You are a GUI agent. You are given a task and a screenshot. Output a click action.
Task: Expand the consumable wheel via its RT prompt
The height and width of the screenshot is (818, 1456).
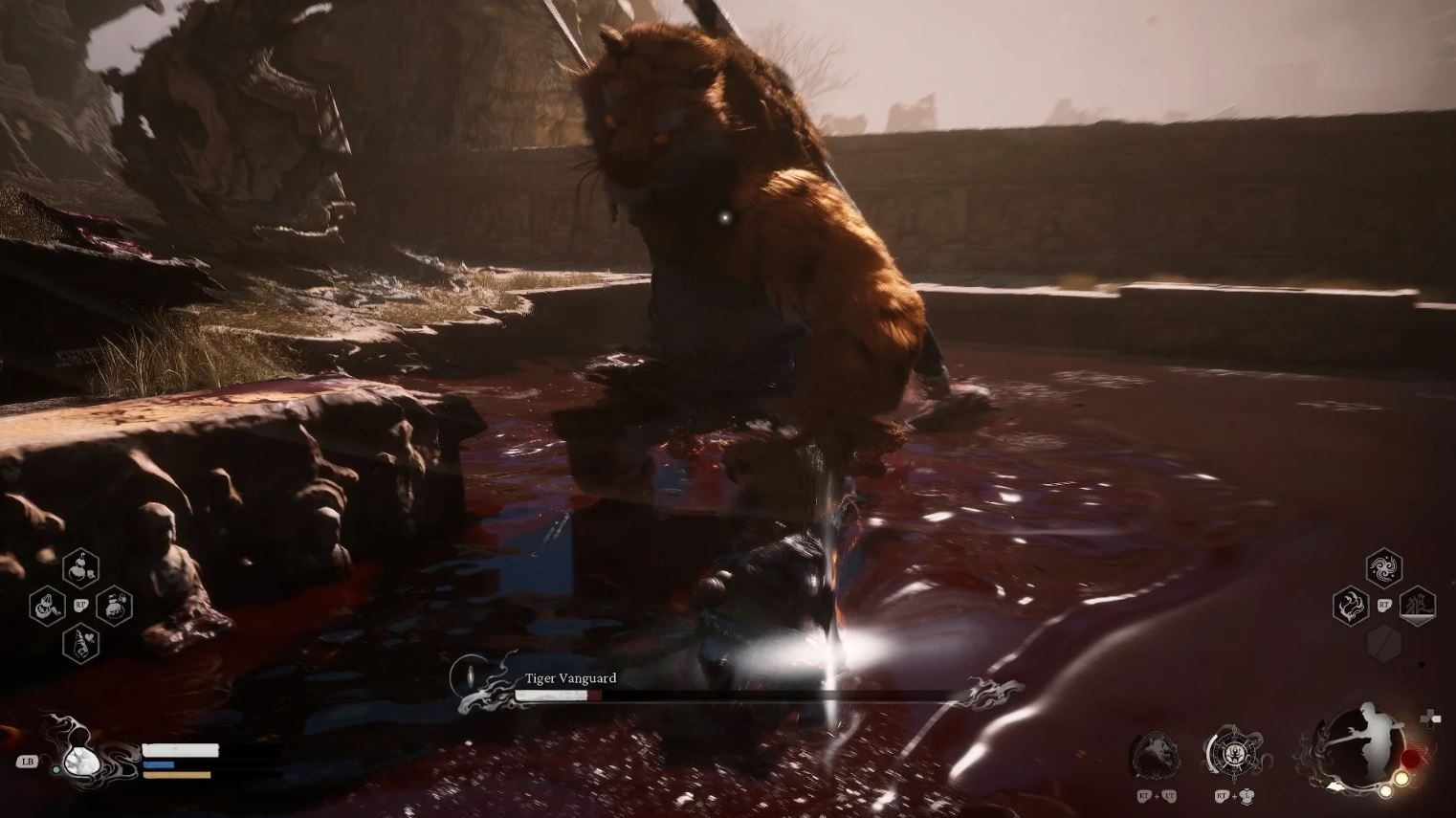click(81, 604)
